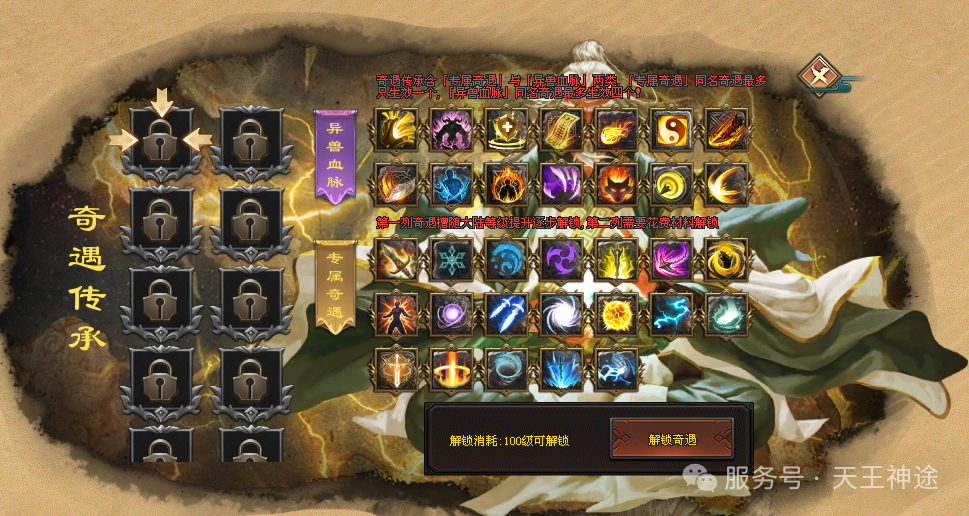Choose the blue lightning bolt icon
969x516 pixels.
[671, 314]
